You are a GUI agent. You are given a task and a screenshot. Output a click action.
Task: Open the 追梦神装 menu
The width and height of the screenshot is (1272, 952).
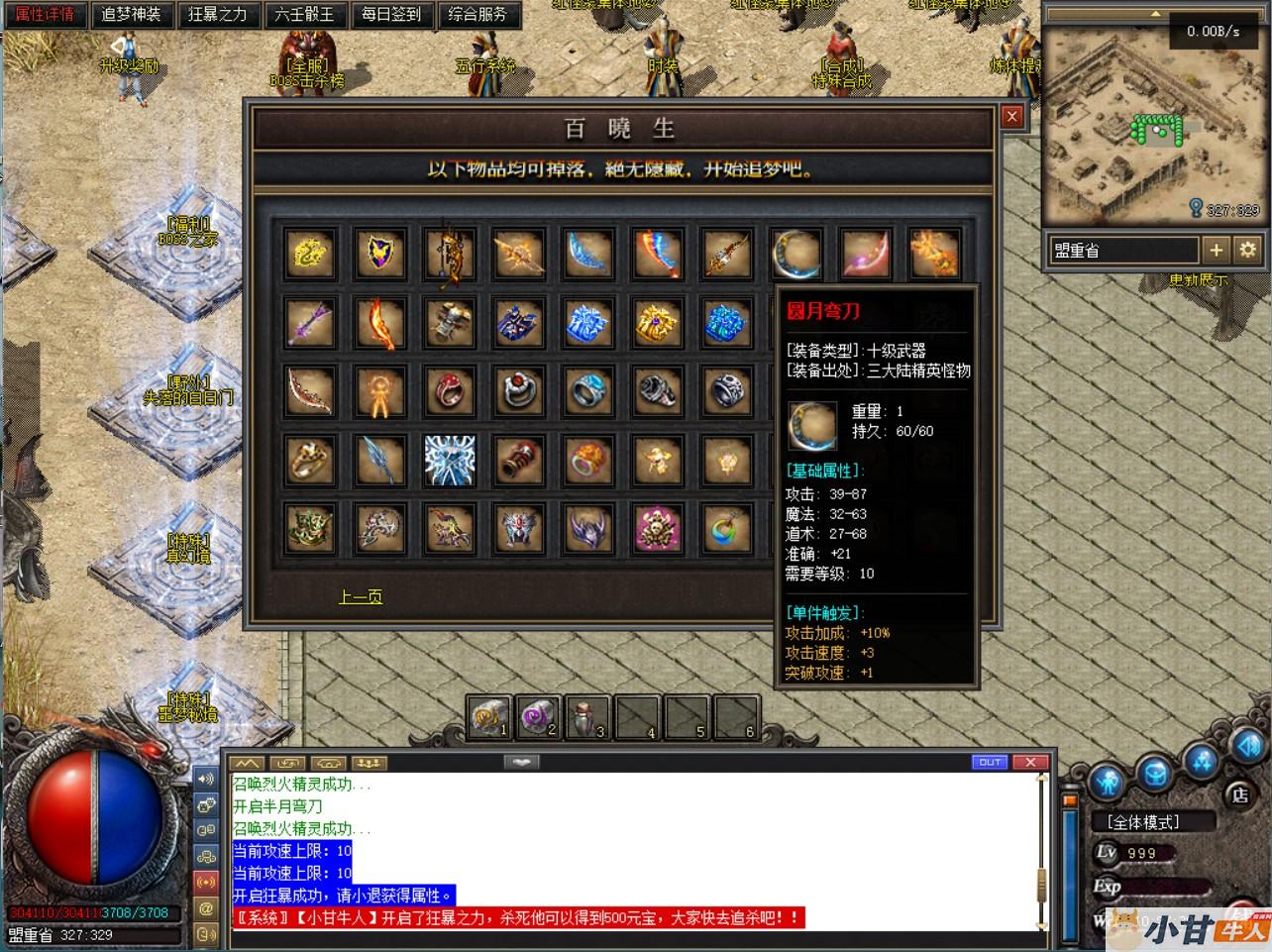131,15
